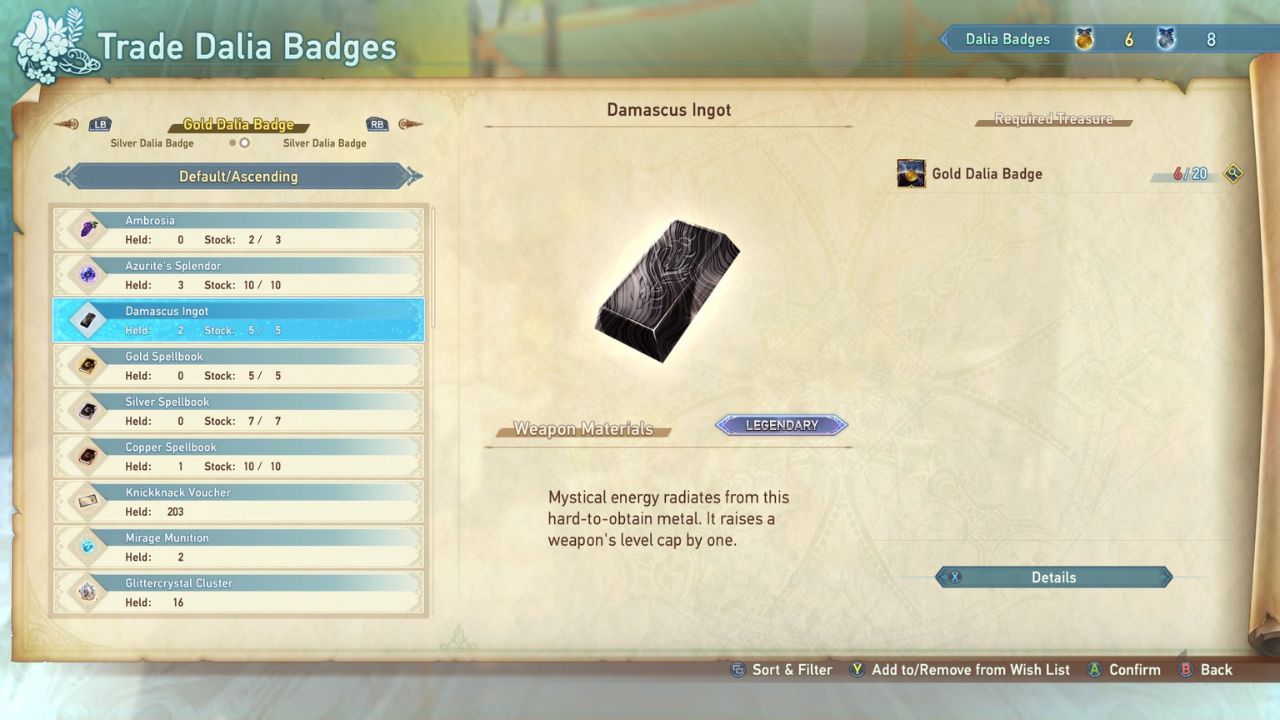
Task: Click the RB arrow to next badge page
Action: coord(377,124)
